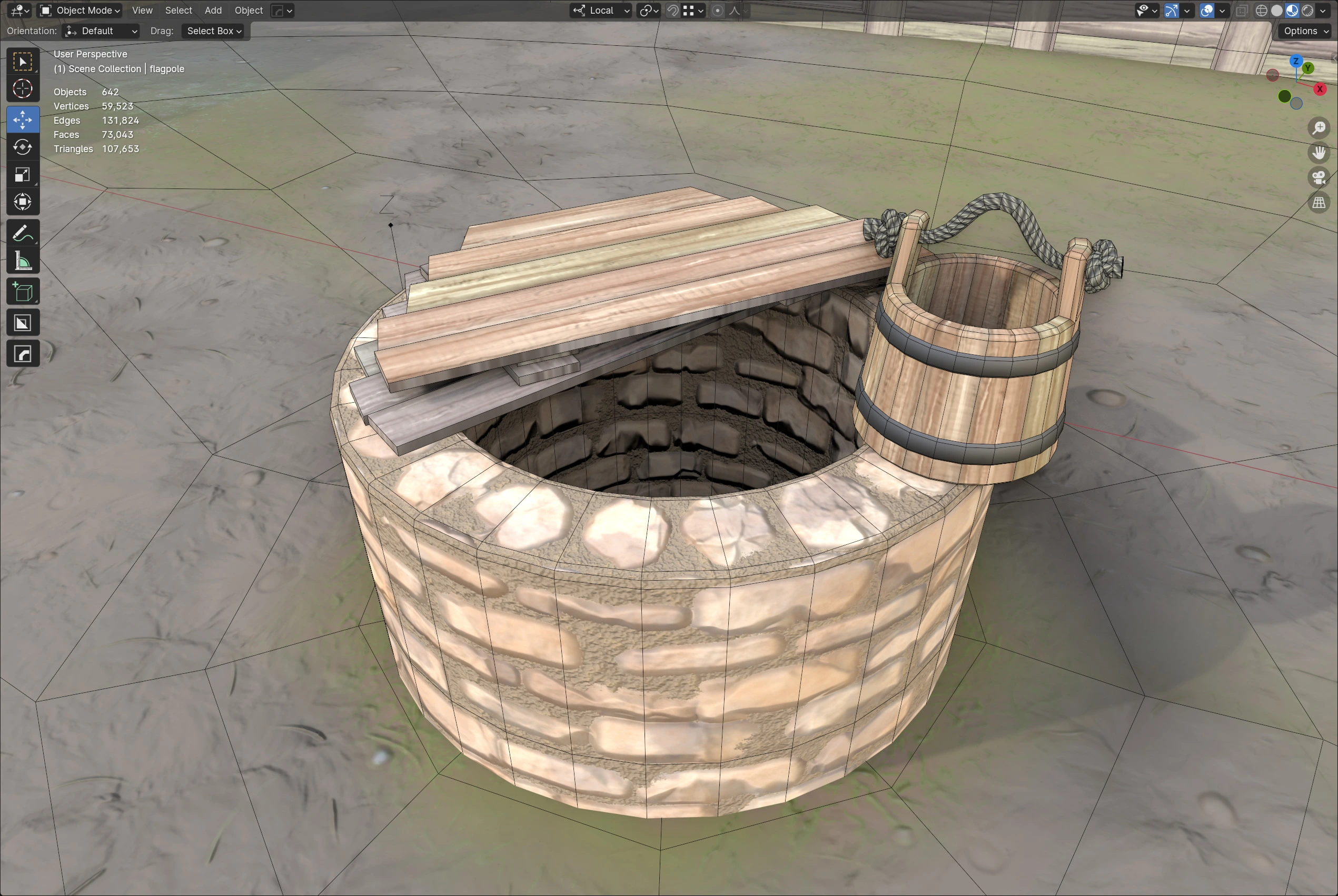The image size is (1338, 896).
Task: Toggle X-ray viewport mode
Action: 1241,11
